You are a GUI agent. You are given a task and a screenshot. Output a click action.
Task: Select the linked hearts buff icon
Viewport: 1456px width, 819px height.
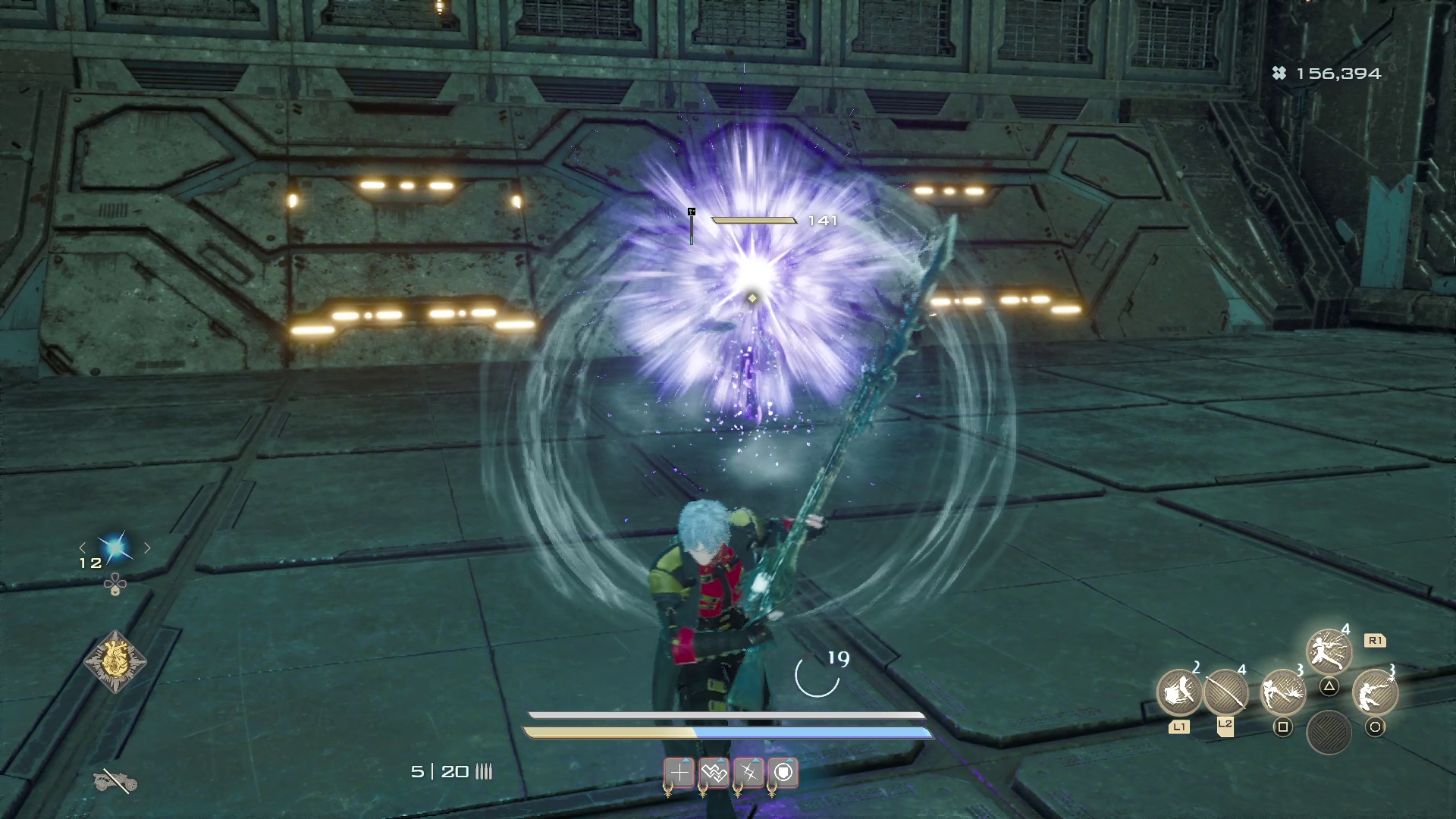coord(714,773)
